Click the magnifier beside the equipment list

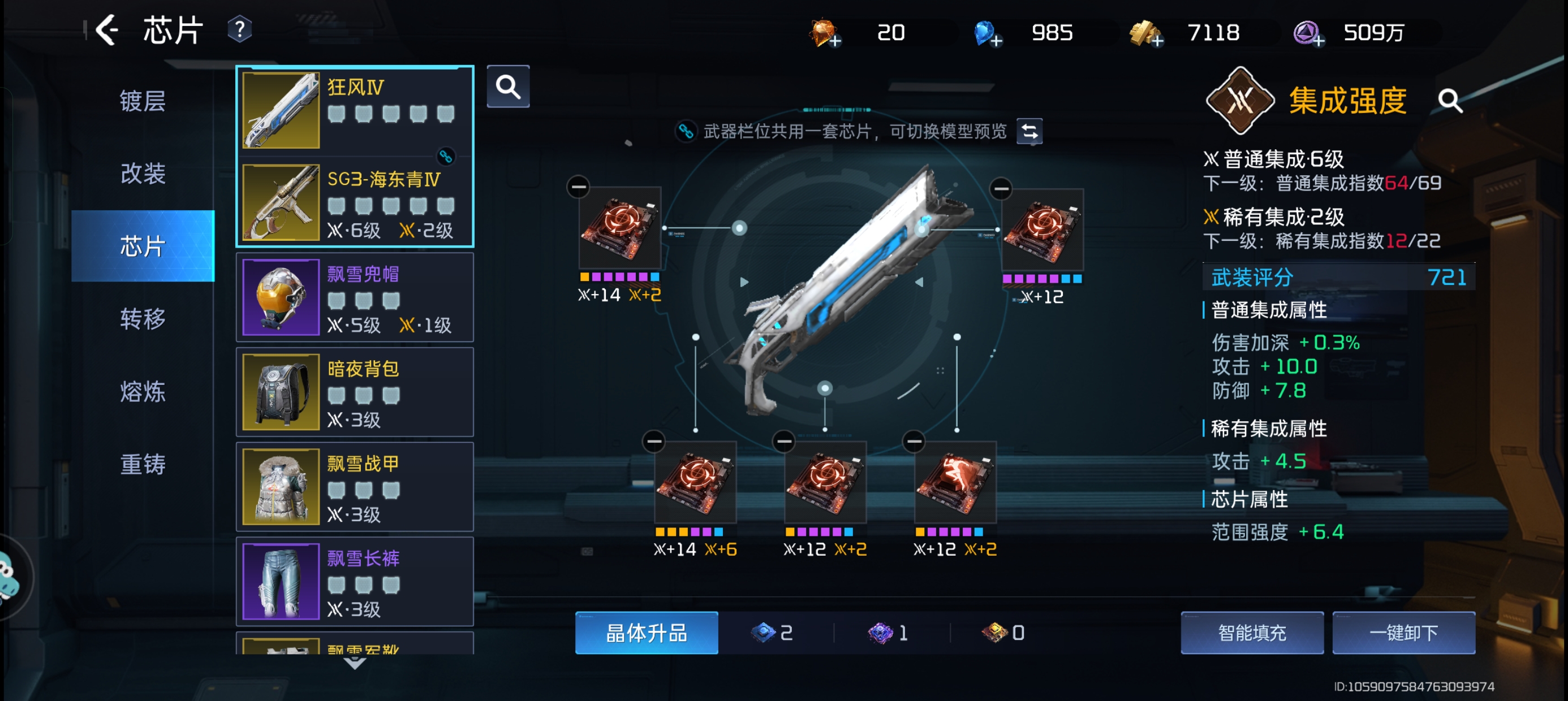click(507, 87)
